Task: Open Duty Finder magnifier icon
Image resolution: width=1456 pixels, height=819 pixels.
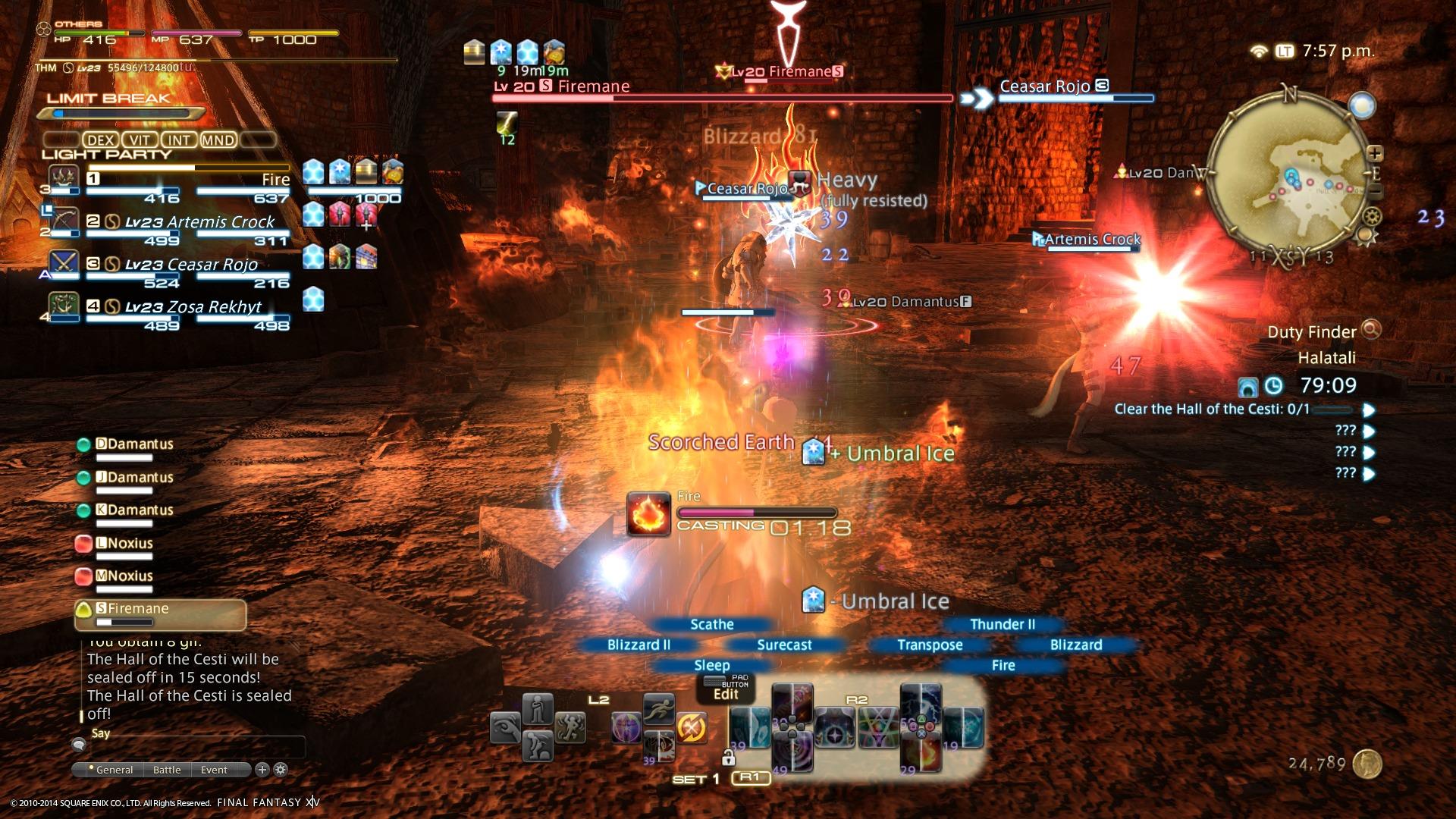Action: tap(1371, 330)
